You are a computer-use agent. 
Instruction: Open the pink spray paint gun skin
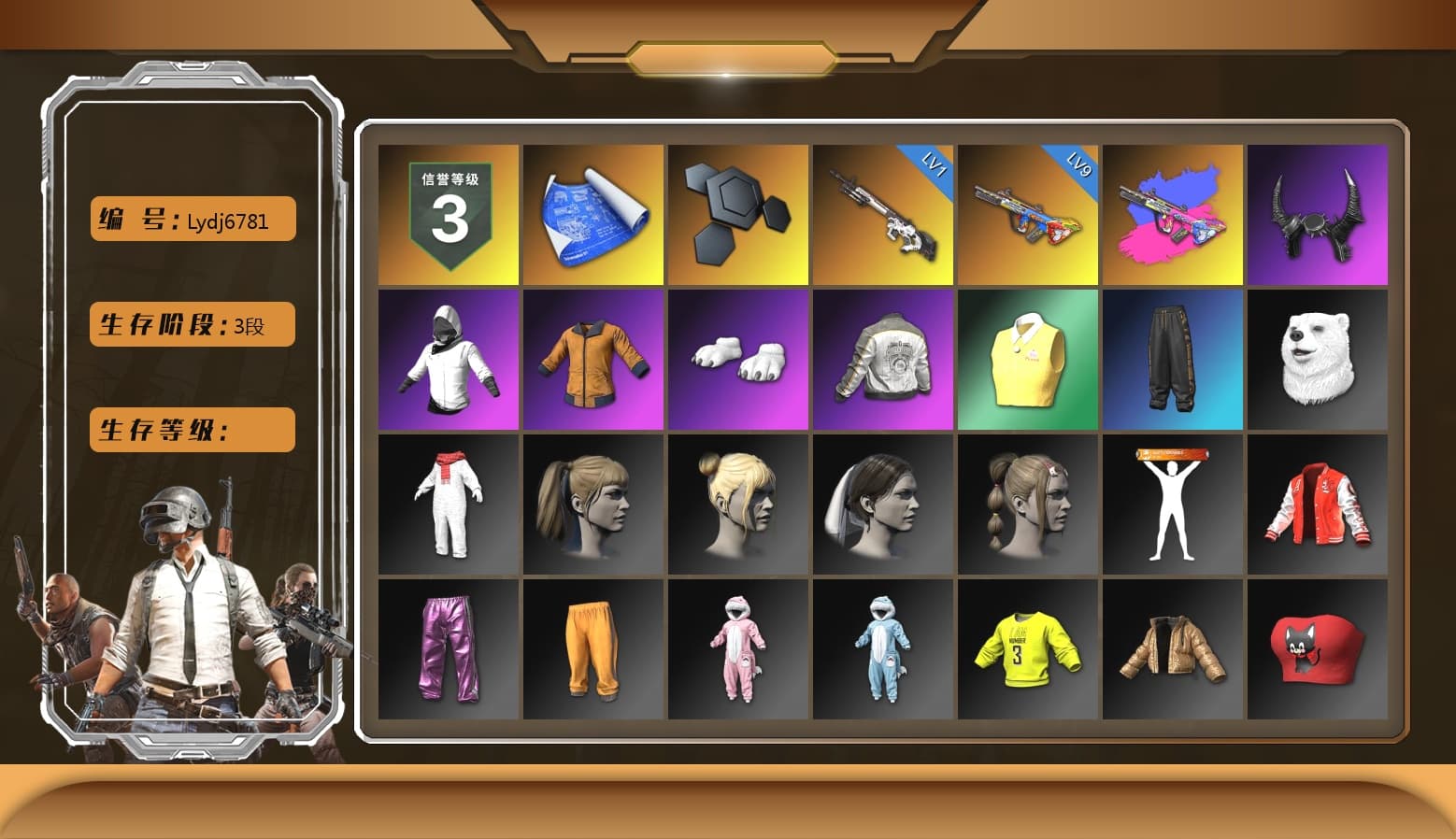[1173, 213]
